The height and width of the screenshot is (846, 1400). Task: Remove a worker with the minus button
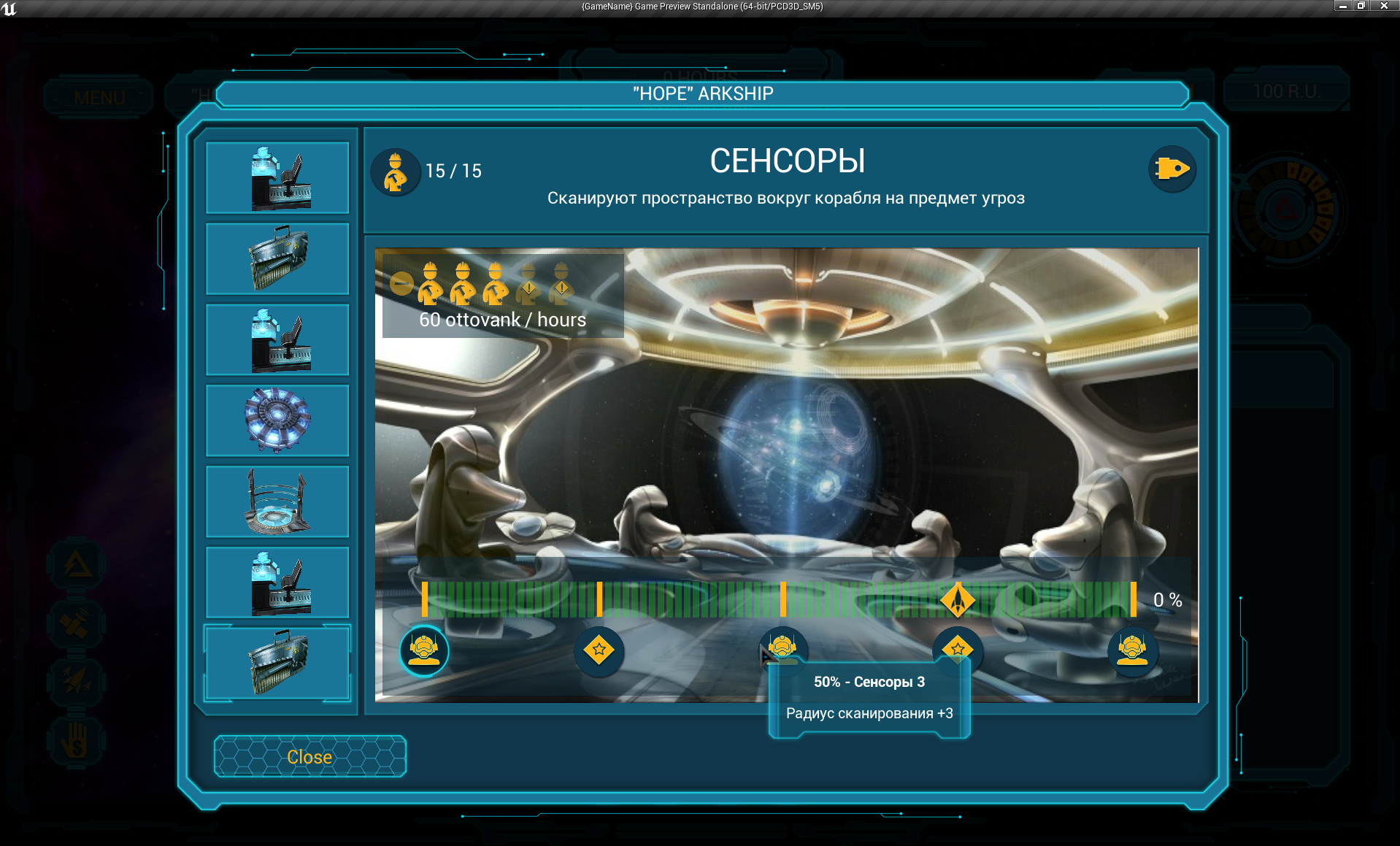tap(401, 283)
